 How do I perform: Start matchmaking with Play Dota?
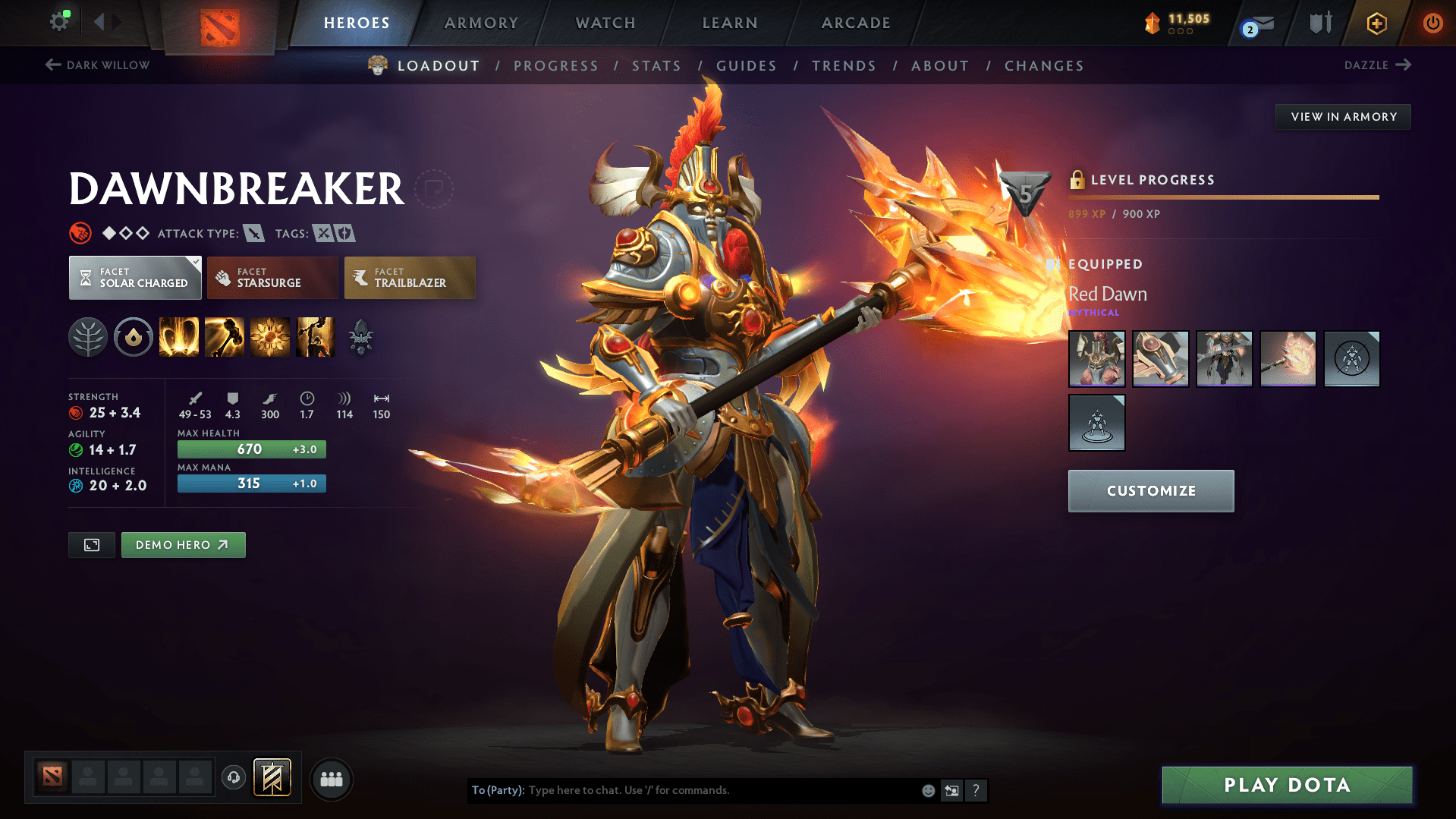[1287, 785]
